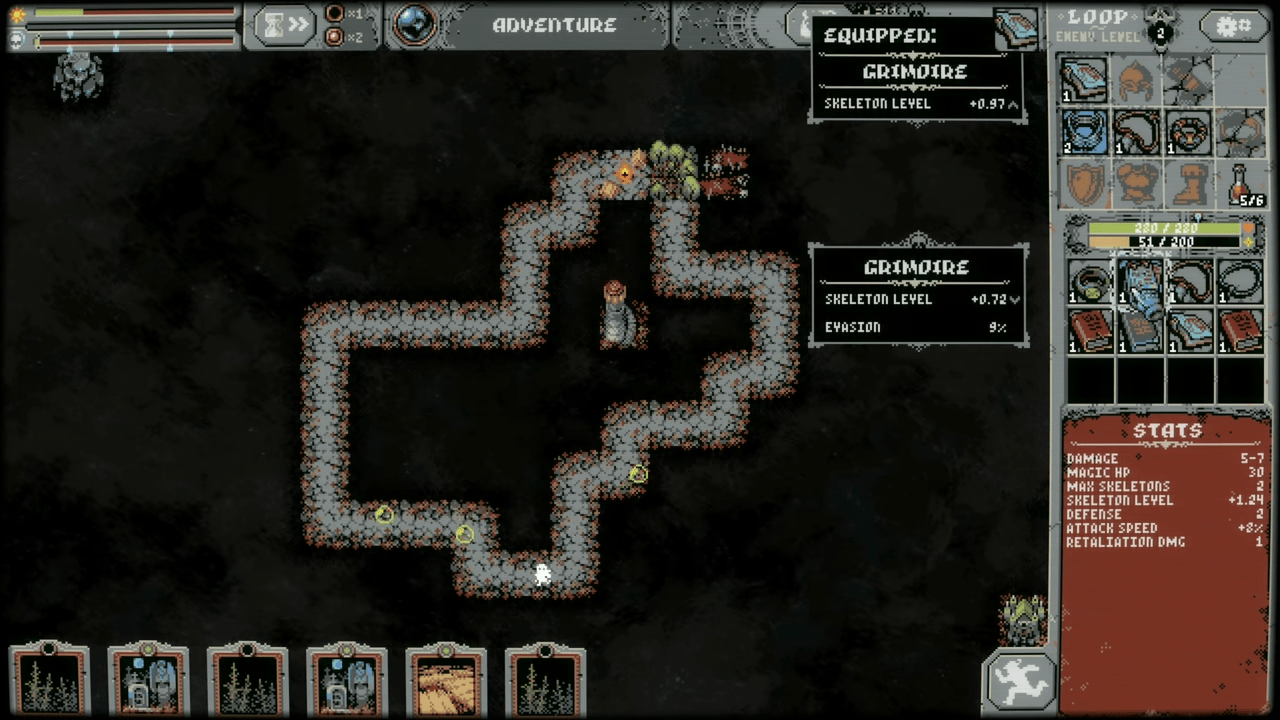The width and height of the screenshot is (1280, 720).
Task: Select the ADVENTURE header at the top
Action: coord(554,26)
